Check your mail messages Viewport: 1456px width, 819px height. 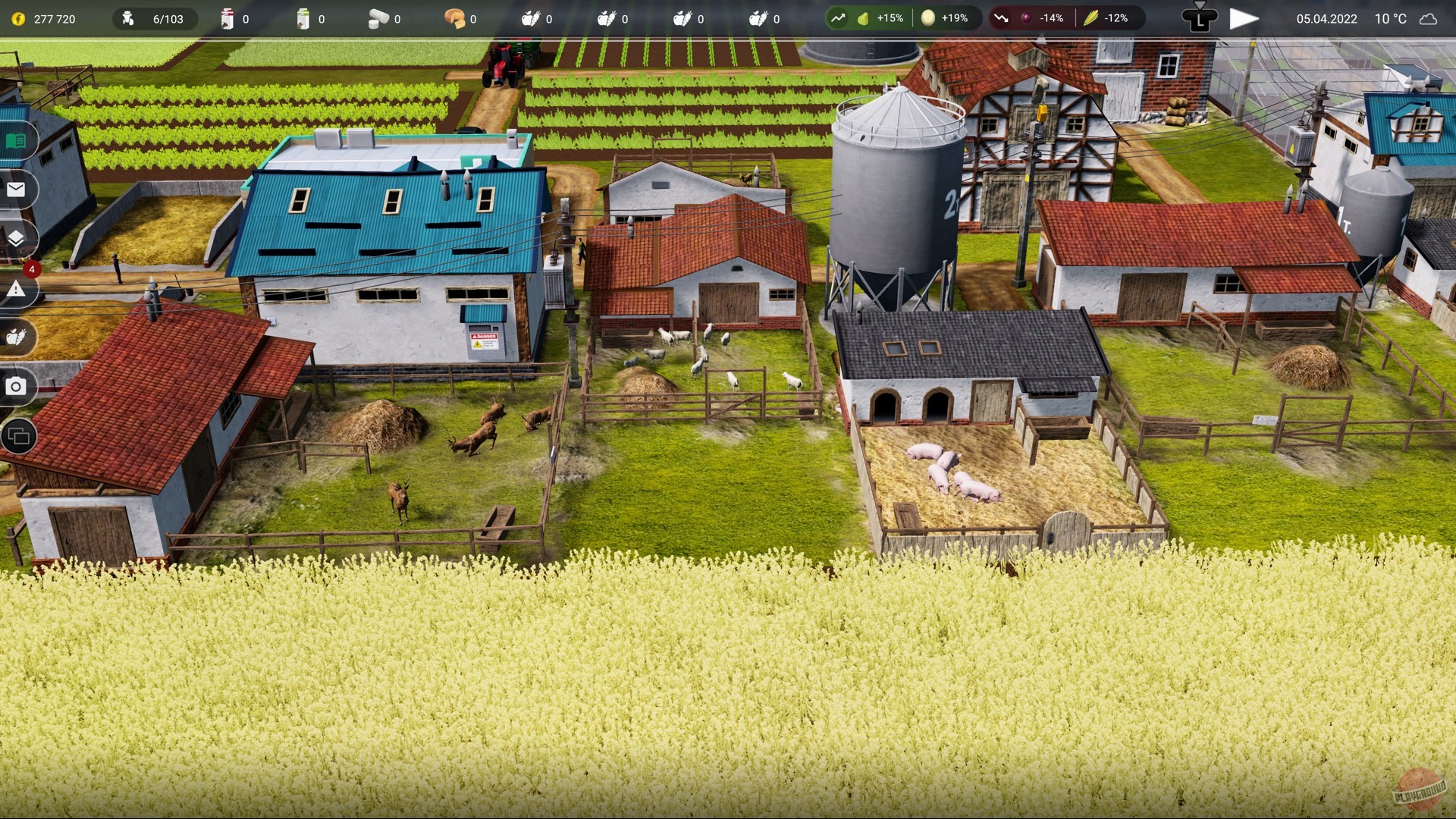coord(19,190)
